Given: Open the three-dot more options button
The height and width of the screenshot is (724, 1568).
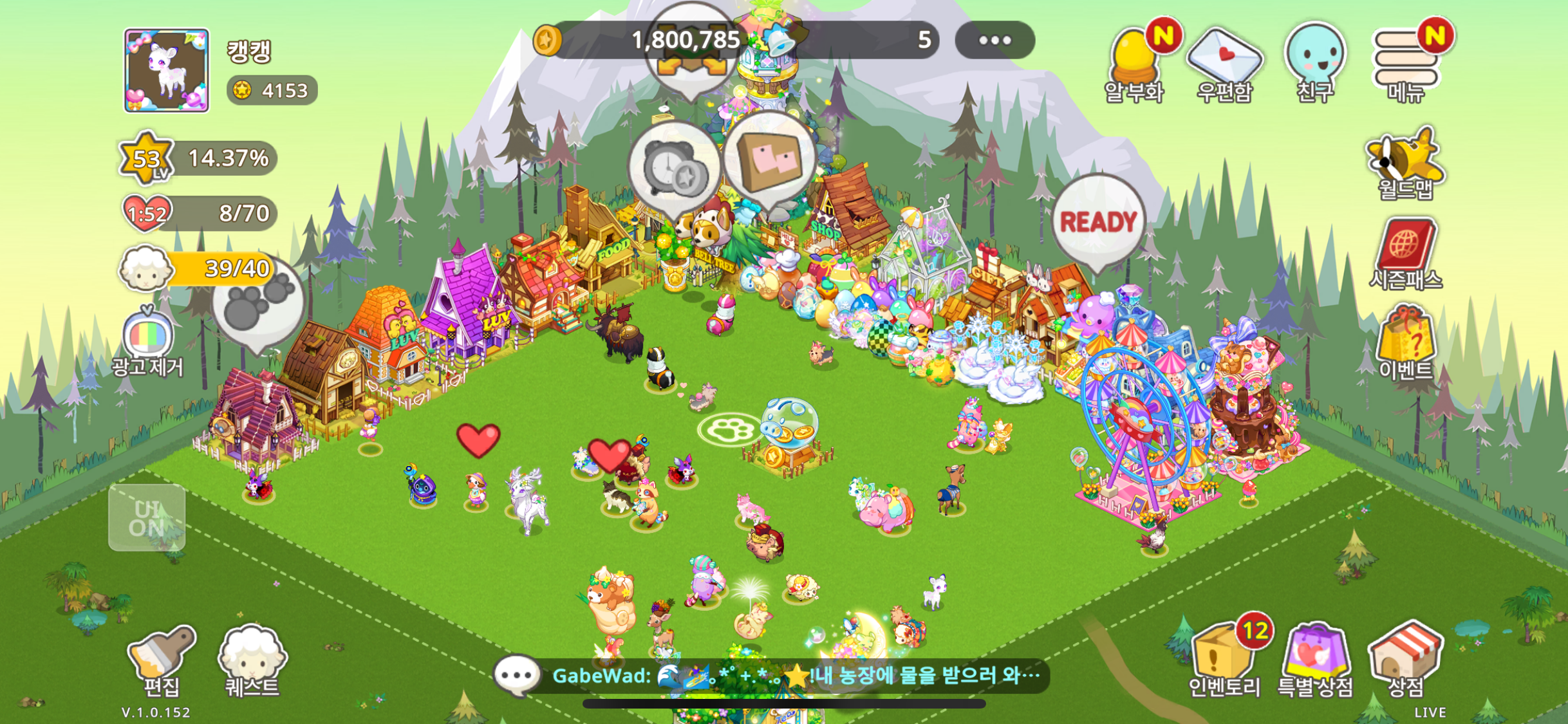Looking at the screenshot, I should pos(994,41).
